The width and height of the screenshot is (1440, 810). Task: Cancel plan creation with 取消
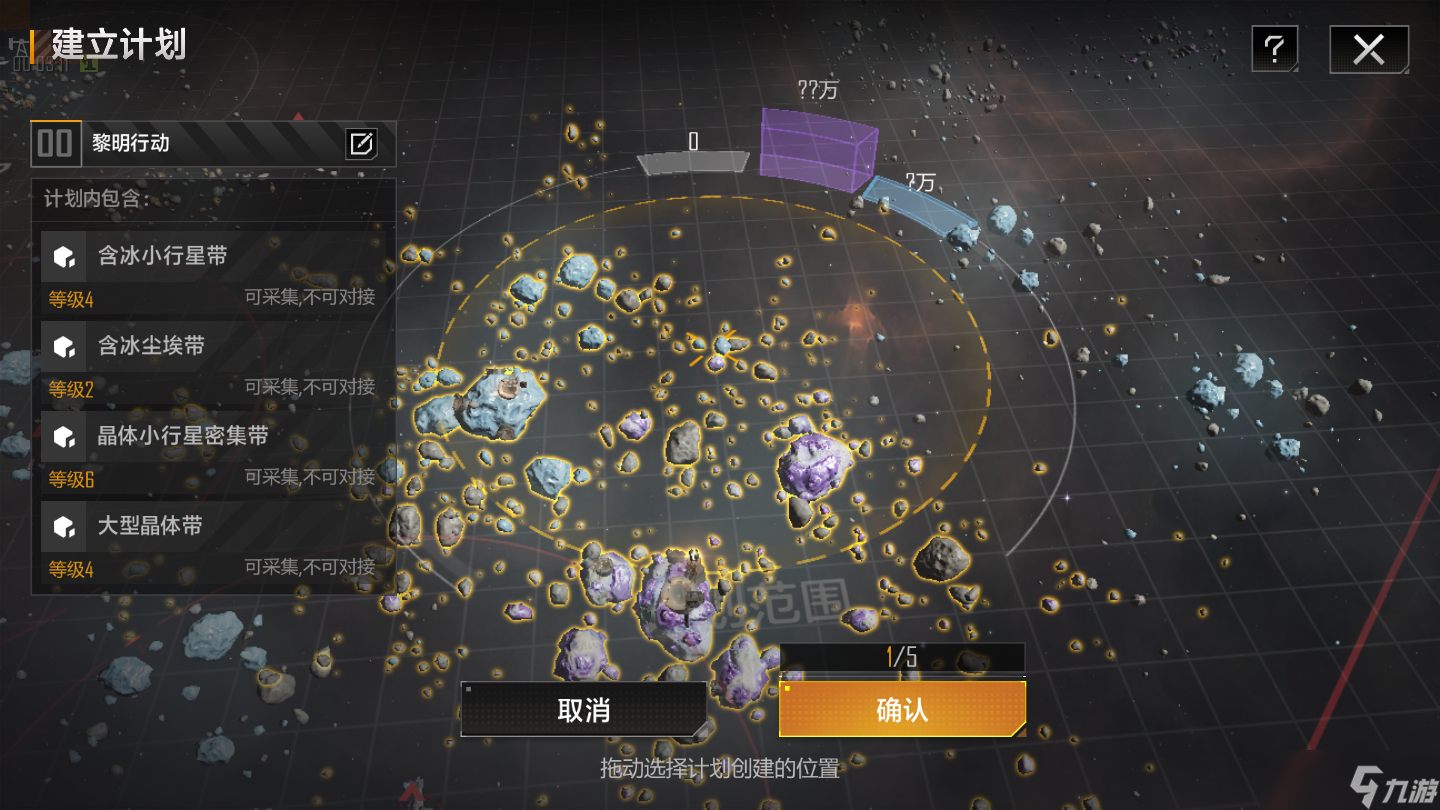[x=583, y=710]
